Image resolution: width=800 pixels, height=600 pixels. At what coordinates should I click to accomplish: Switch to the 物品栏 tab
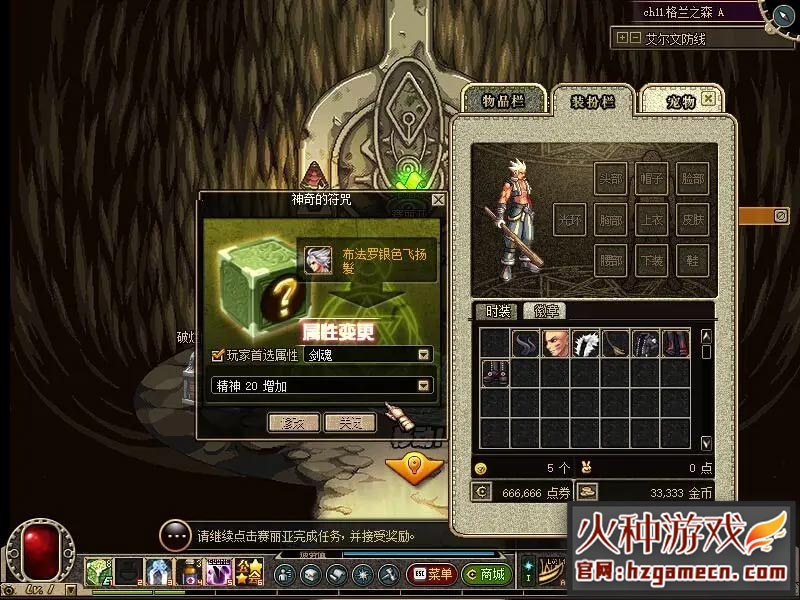point(503,101)
